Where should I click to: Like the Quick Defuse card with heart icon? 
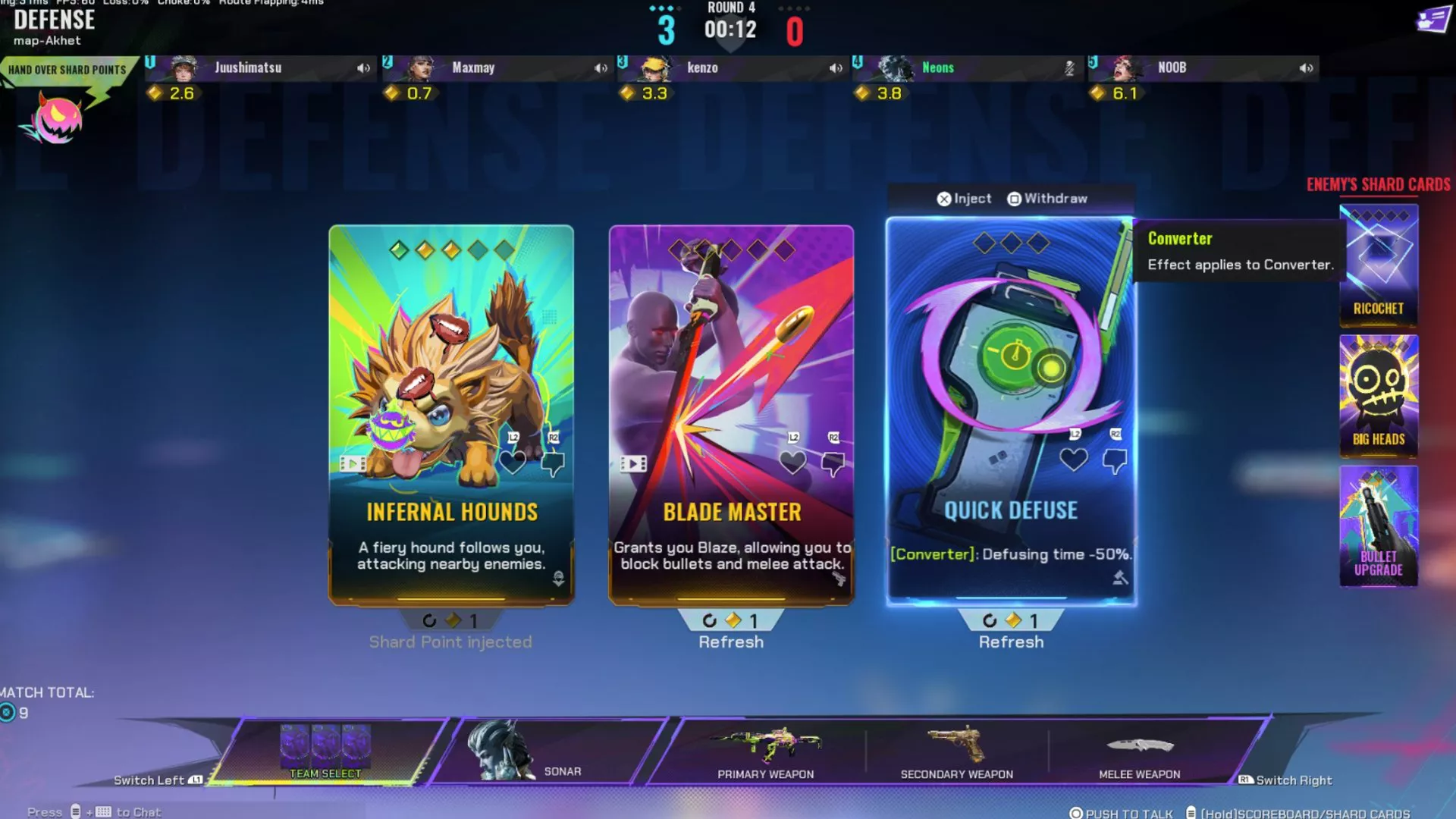[x=1073, y=461]
